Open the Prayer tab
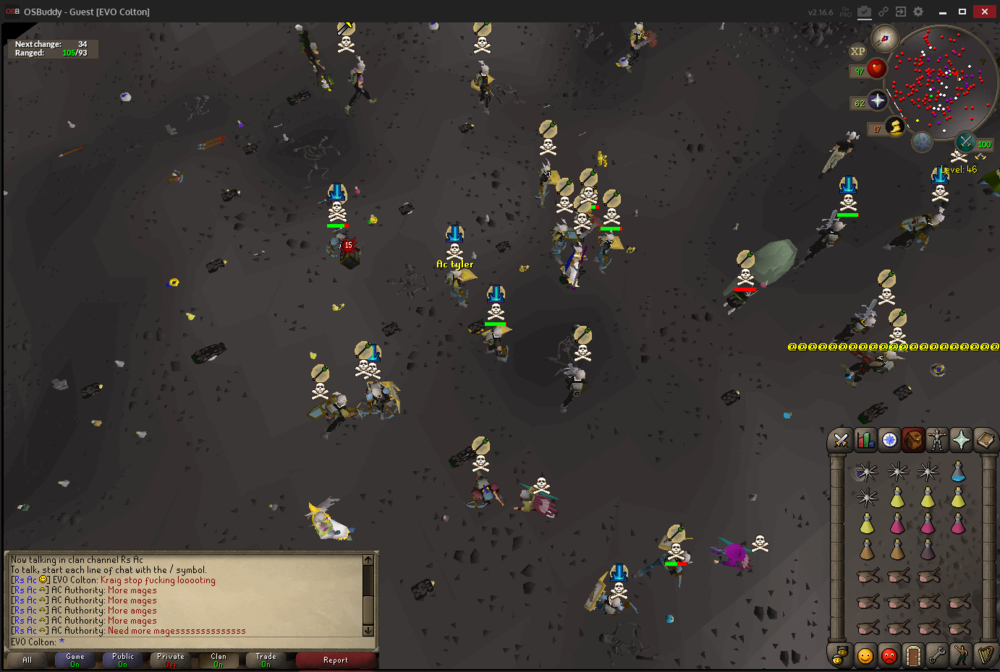The width and height of the screenshot is (1000, 672). coord(961,439)
